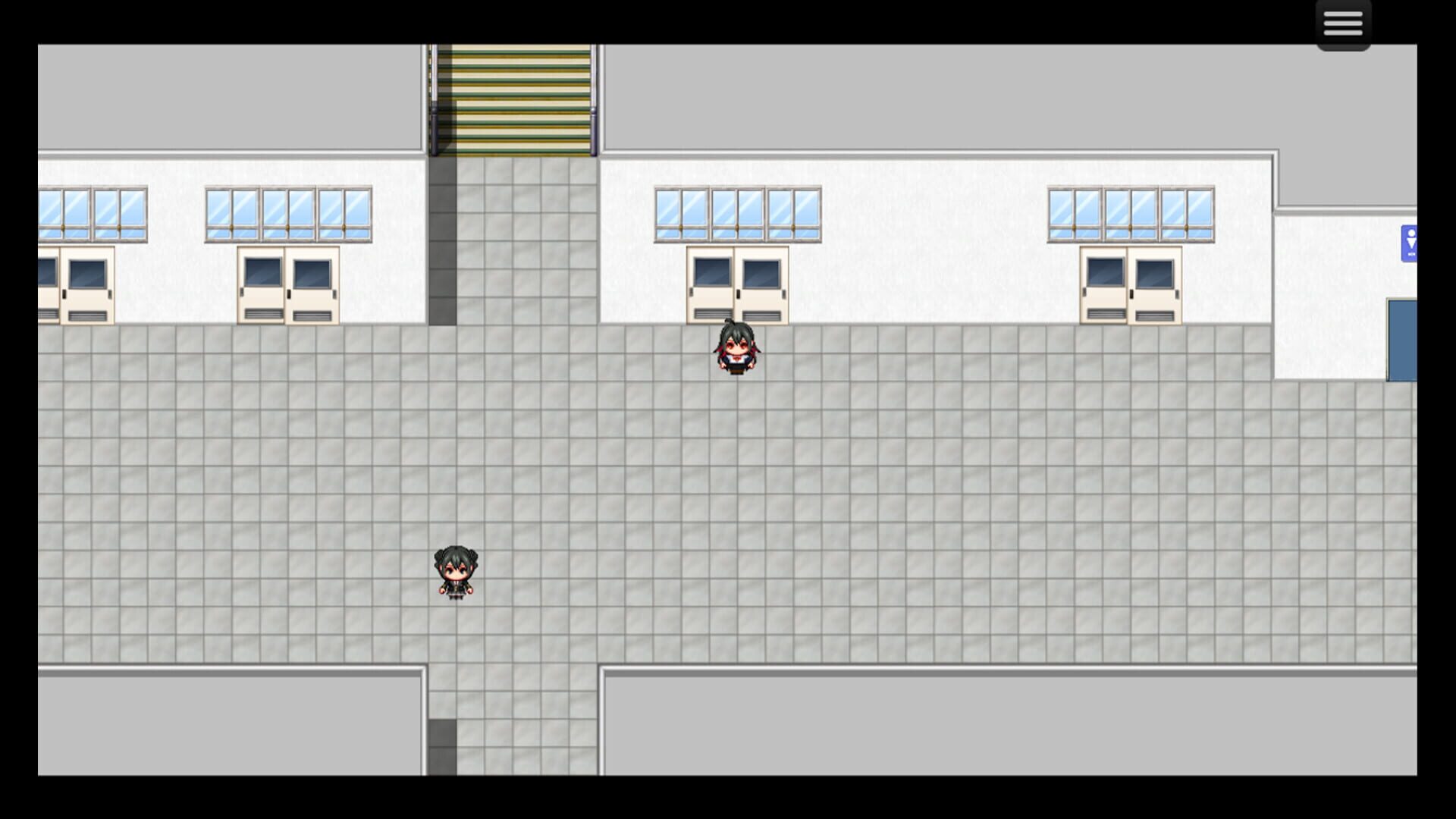Open the game menu in the top-right corner
Image resolution: width=1456 pixels, height=819 pixels.
(x=1342, y=23)
